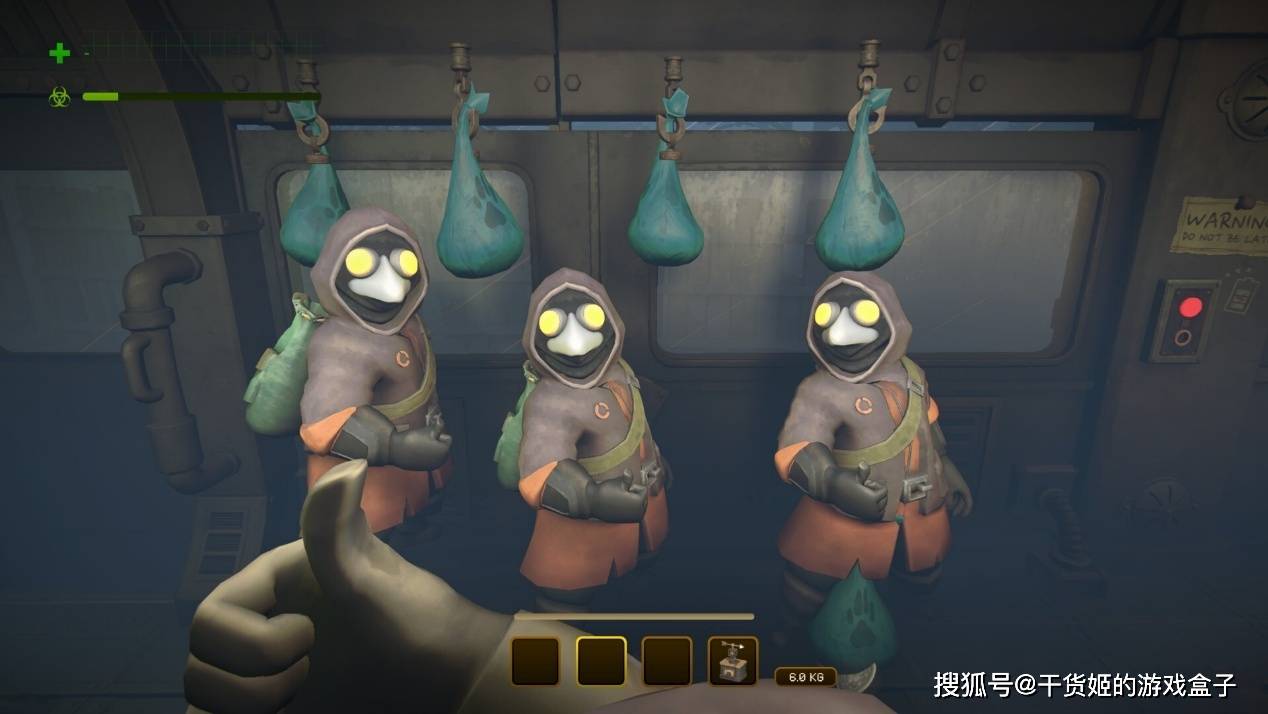
Task: Click the highlighted empty hotbar slot
Action: click(x=601, y=661)
